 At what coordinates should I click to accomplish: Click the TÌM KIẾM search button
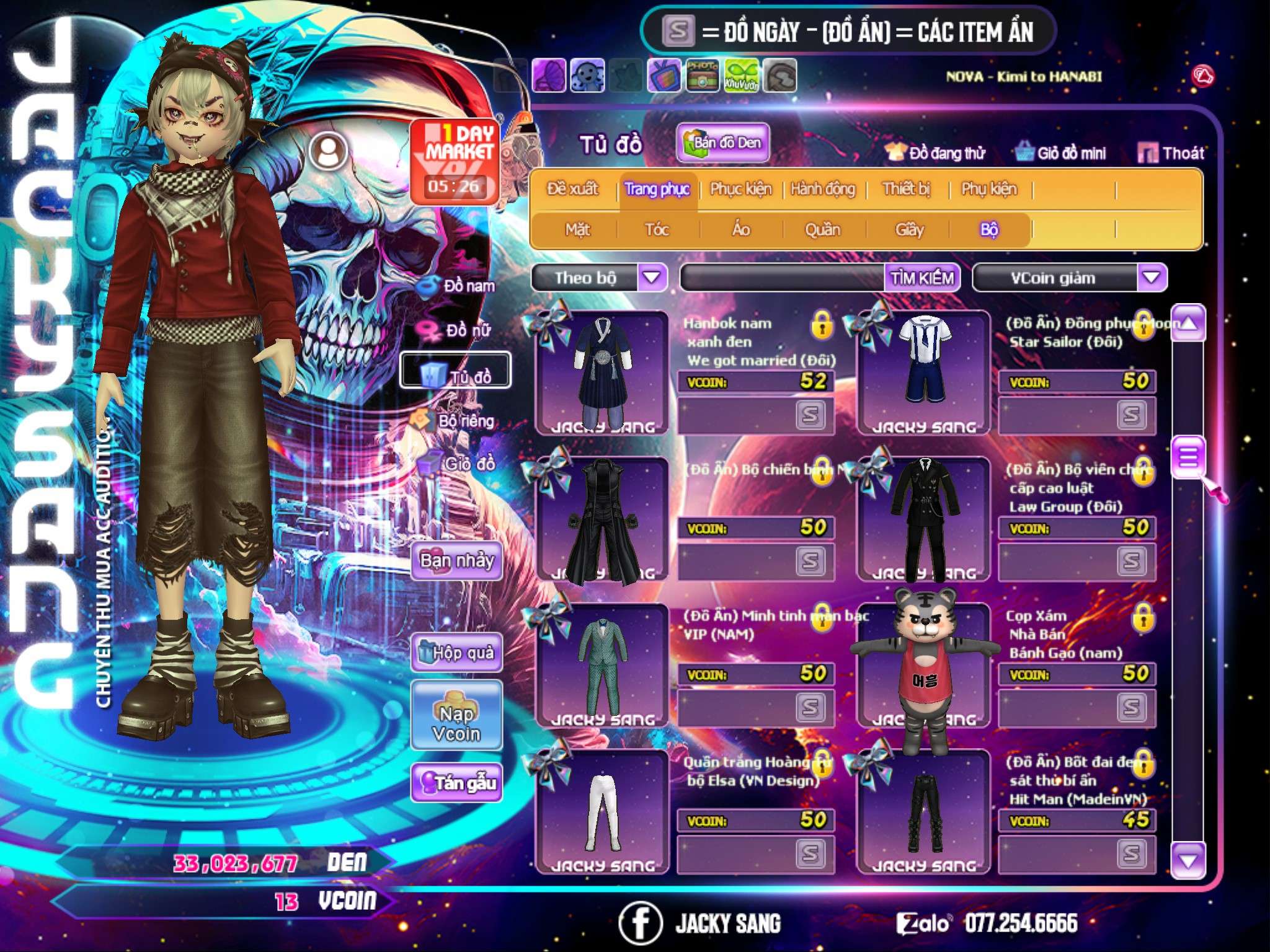click(x=921, y=278)
